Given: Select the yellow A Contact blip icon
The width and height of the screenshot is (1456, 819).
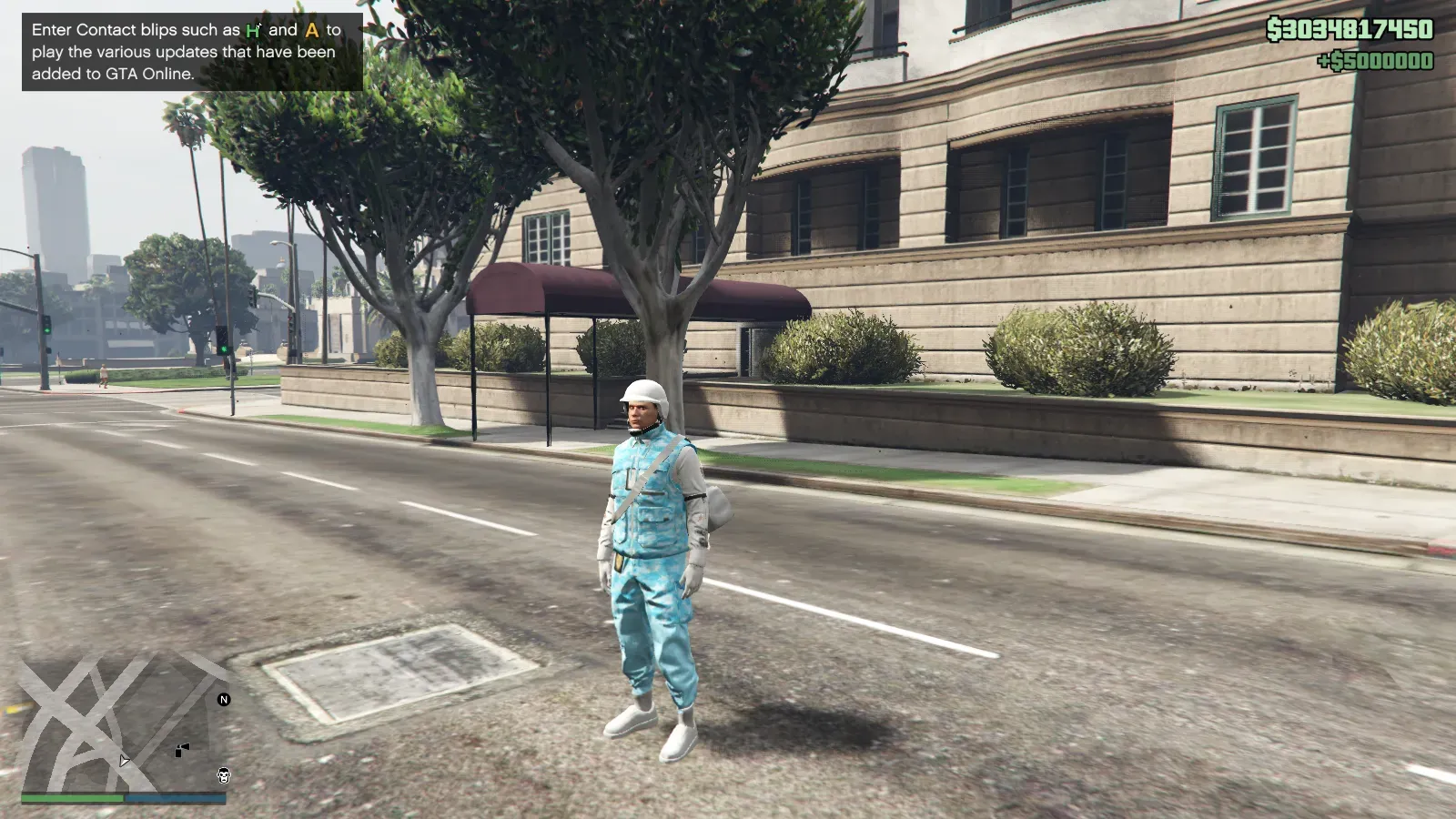Looking at the screenshot, I should tap(312, 30).
